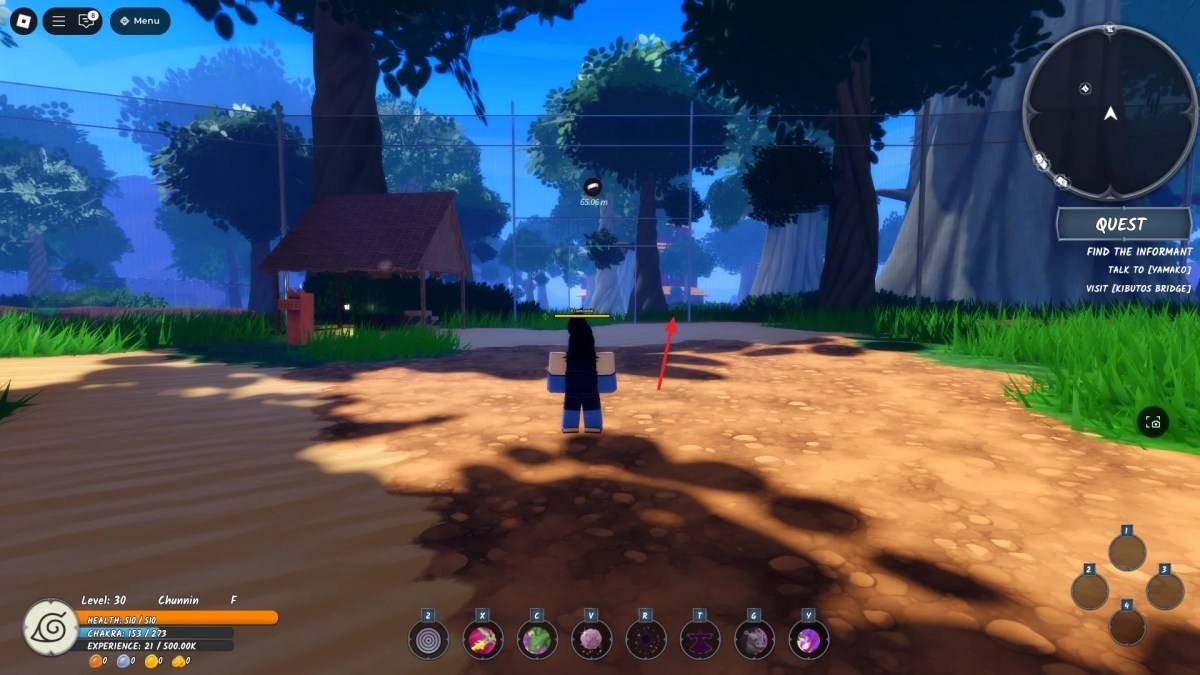The image size is (1200, 675).
Task: Use the purple silhouette figure T ability
Action: coord(700,639)
